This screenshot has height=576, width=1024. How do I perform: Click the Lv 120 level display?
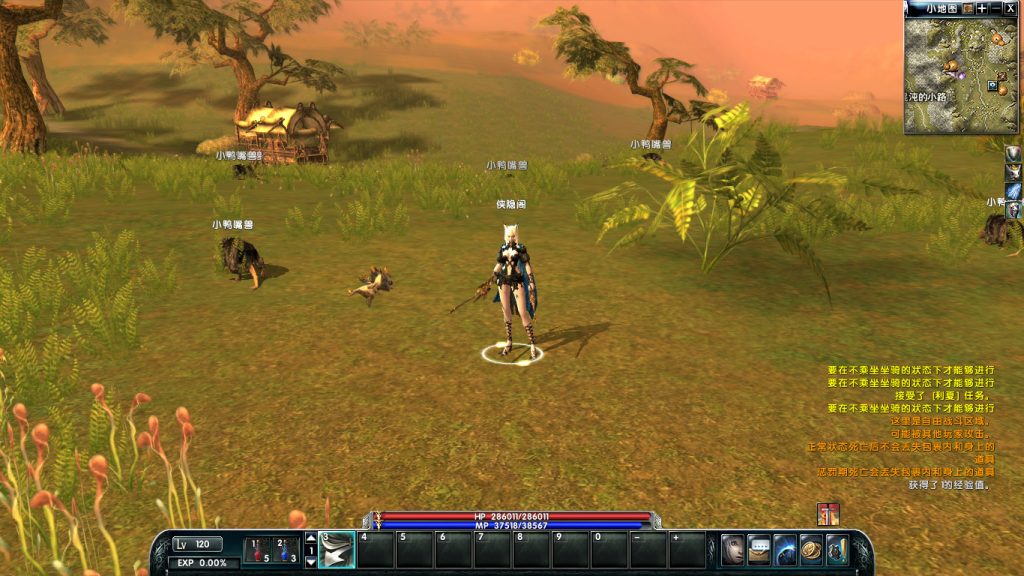197,544
